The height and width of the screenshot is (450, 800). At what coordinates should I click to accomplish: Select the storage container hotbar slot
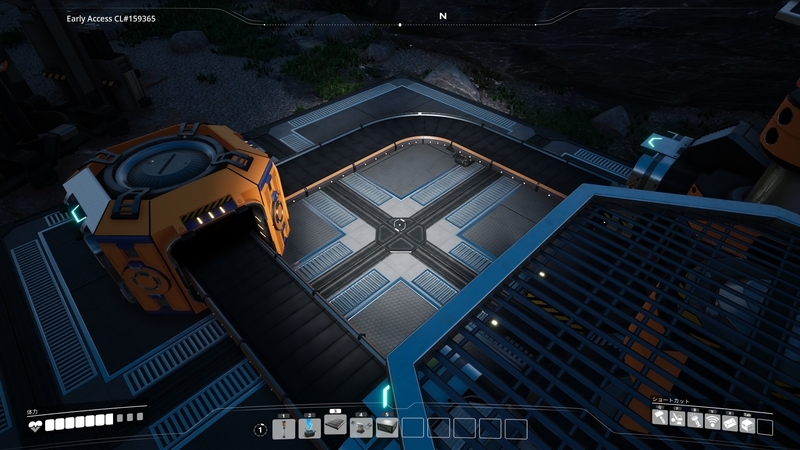point(387,428)
